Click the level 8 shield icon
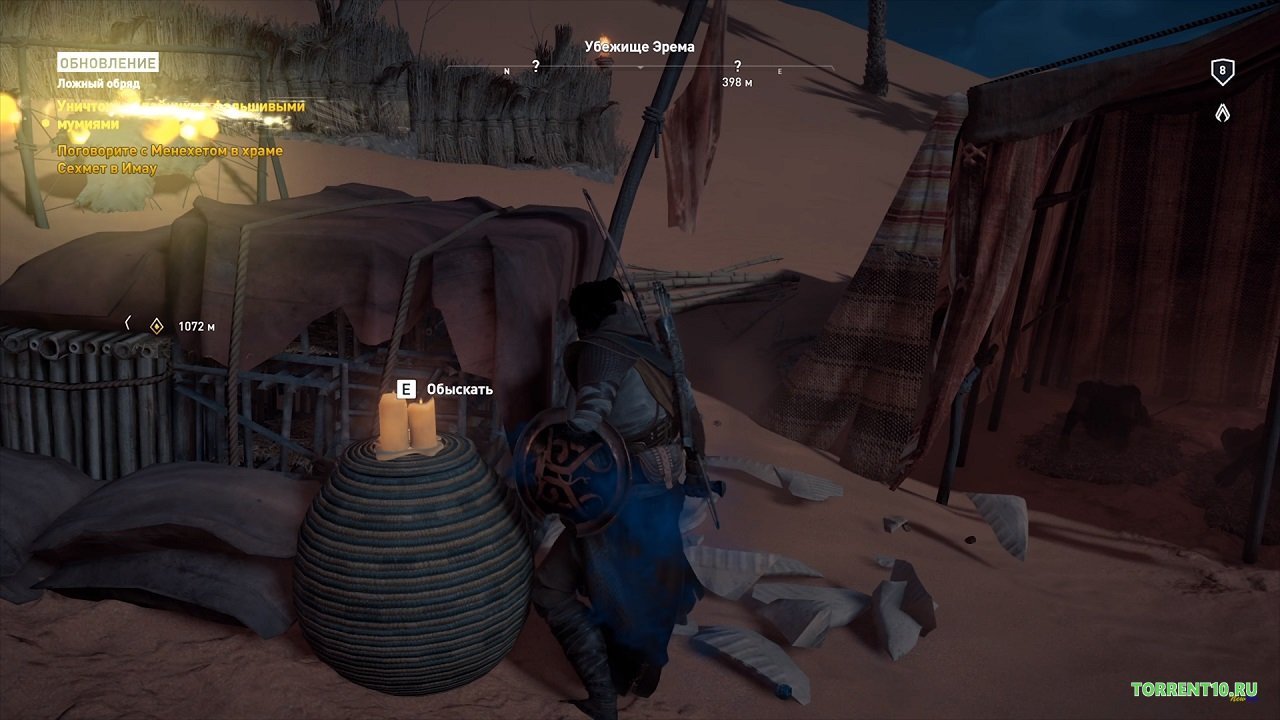 1221,71
